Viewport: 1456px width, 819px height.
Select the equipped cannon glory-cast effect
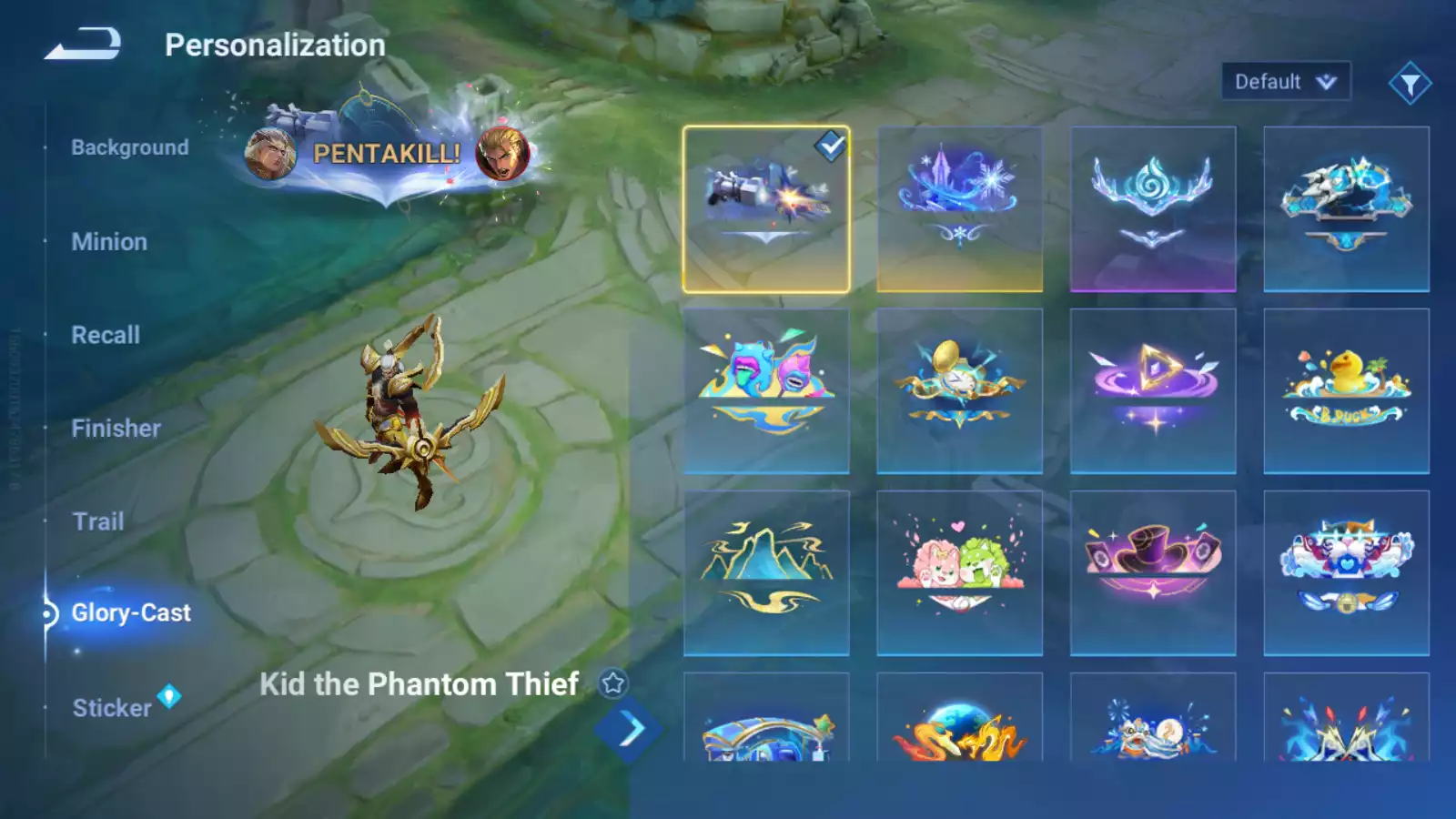click(766, 209)
